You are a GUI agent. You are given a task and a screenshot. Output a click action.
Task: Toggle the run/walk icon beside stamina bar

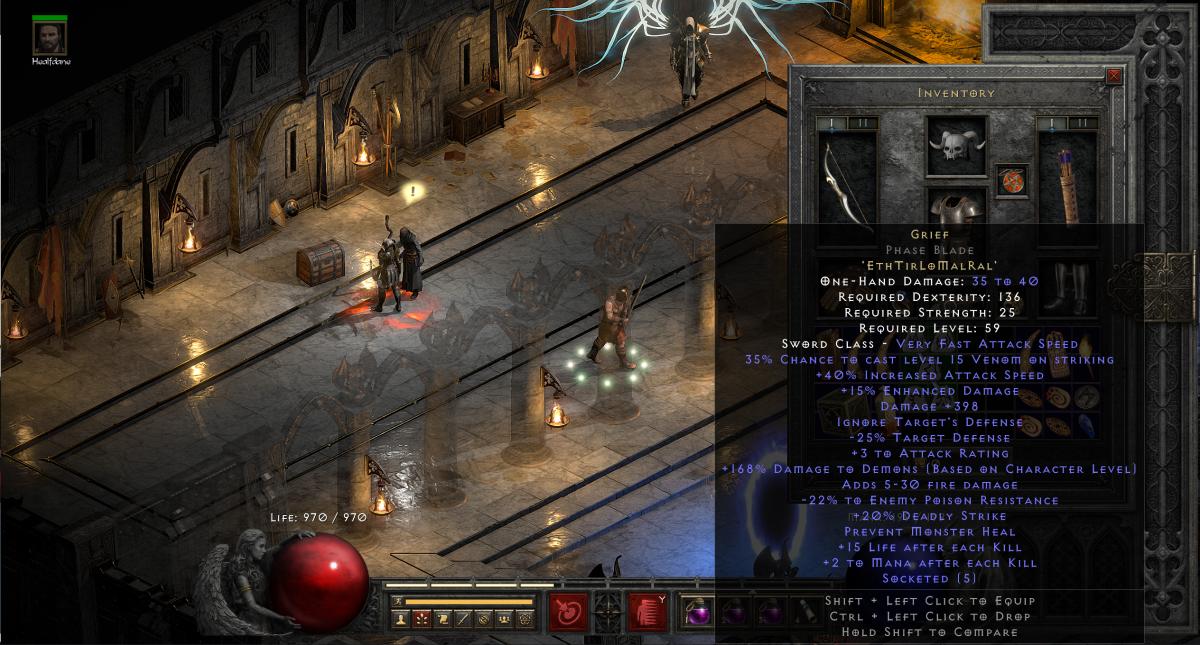tap(397, 602)
